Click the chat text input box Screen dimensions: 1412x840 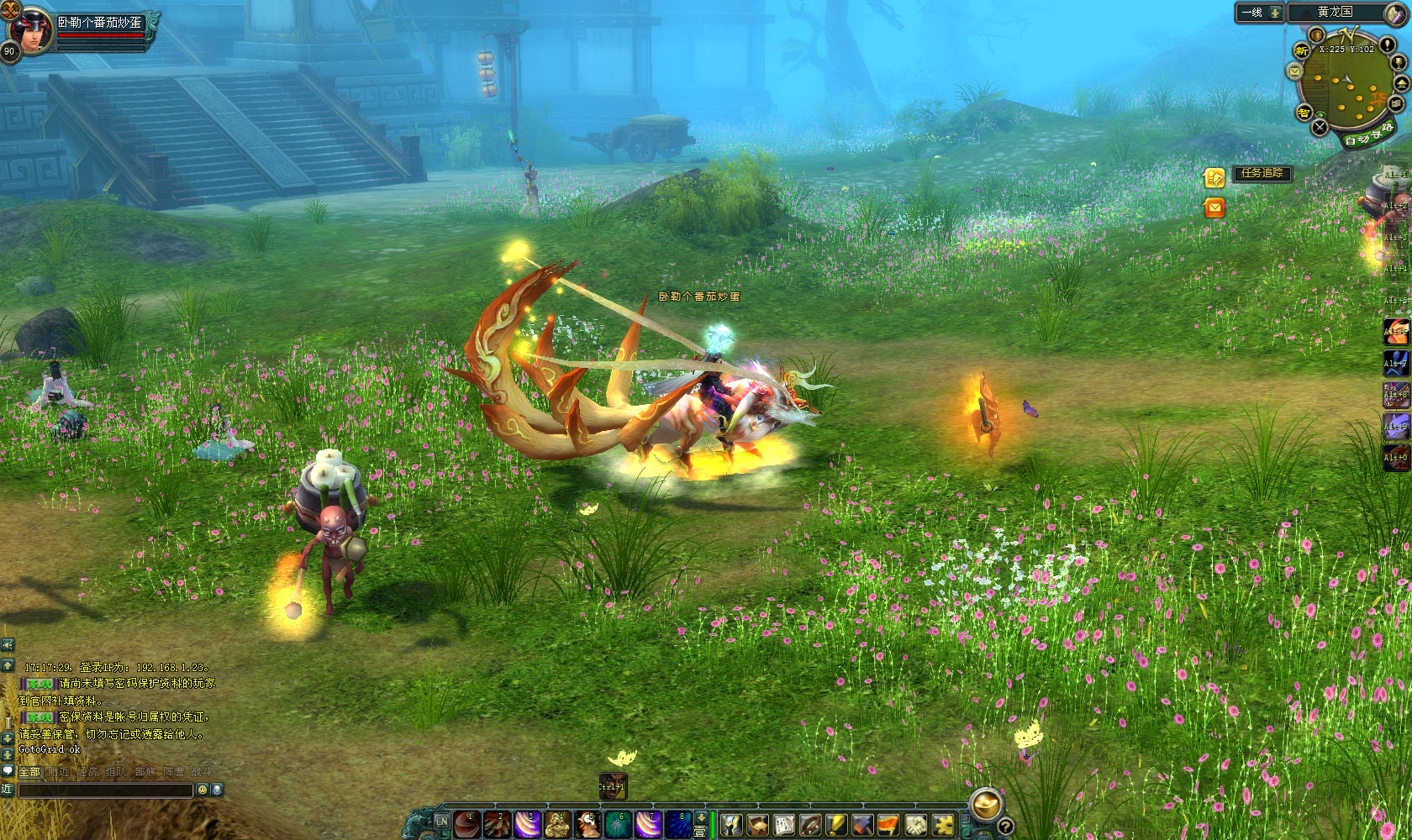(106, 790)
